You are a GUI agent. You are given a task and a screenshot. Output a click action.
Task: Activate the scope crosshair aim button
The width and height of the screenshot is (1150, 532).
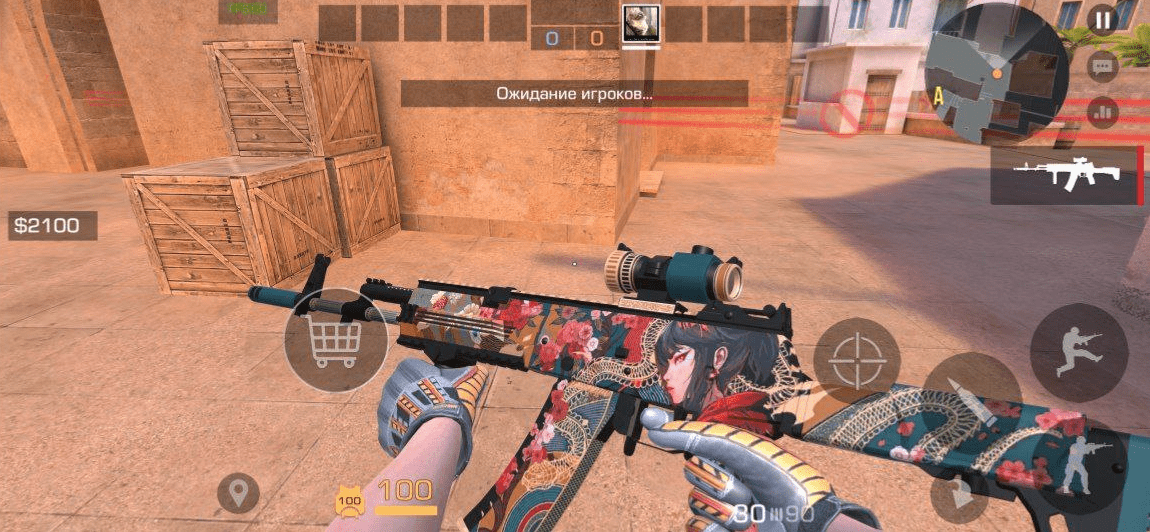(x=856, y=360)
